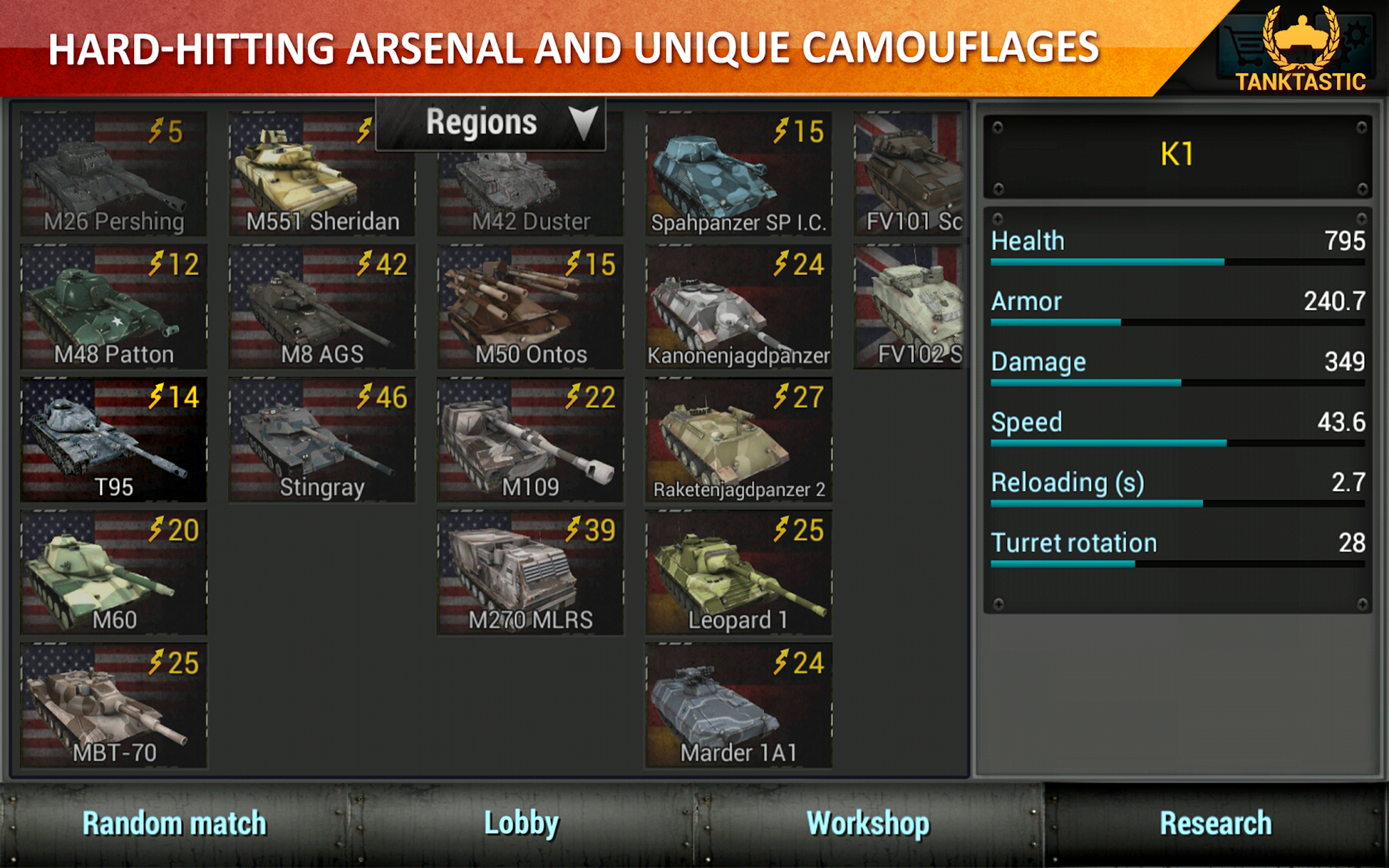Select the Leopard 1 tank

pyautogui.click(x=738, y=572)
